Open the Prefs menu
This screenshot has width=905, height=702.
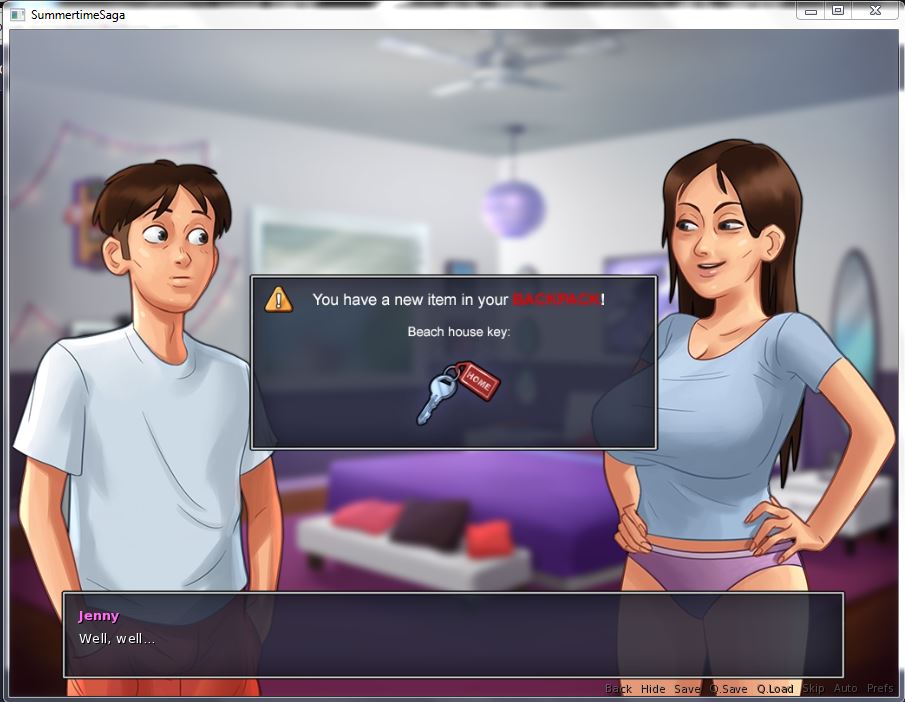tap(880, 689)
